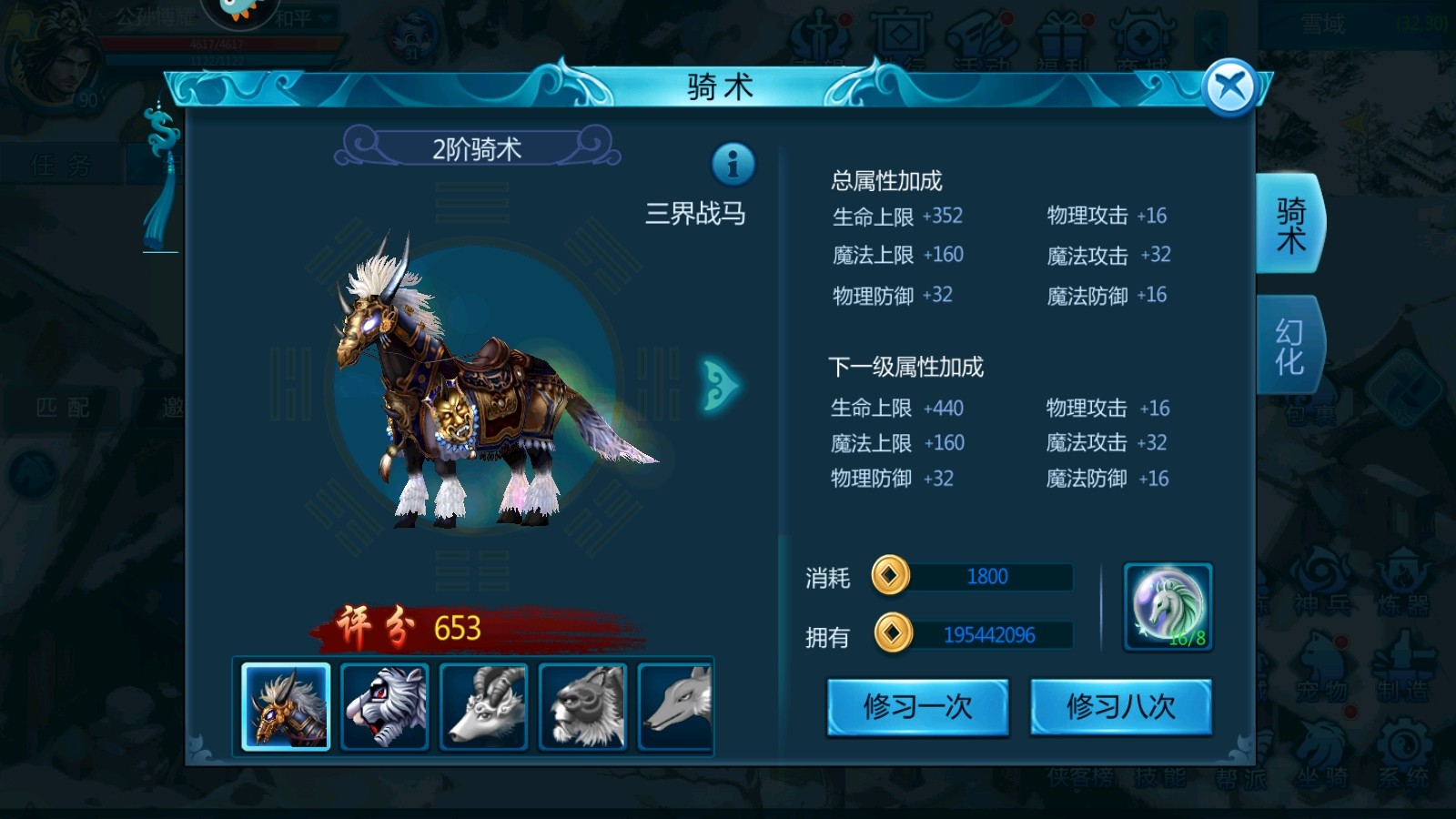1456x819 pixels.
Task: Choose the white tiger mount thumbnail
Action: coord(384,706)
